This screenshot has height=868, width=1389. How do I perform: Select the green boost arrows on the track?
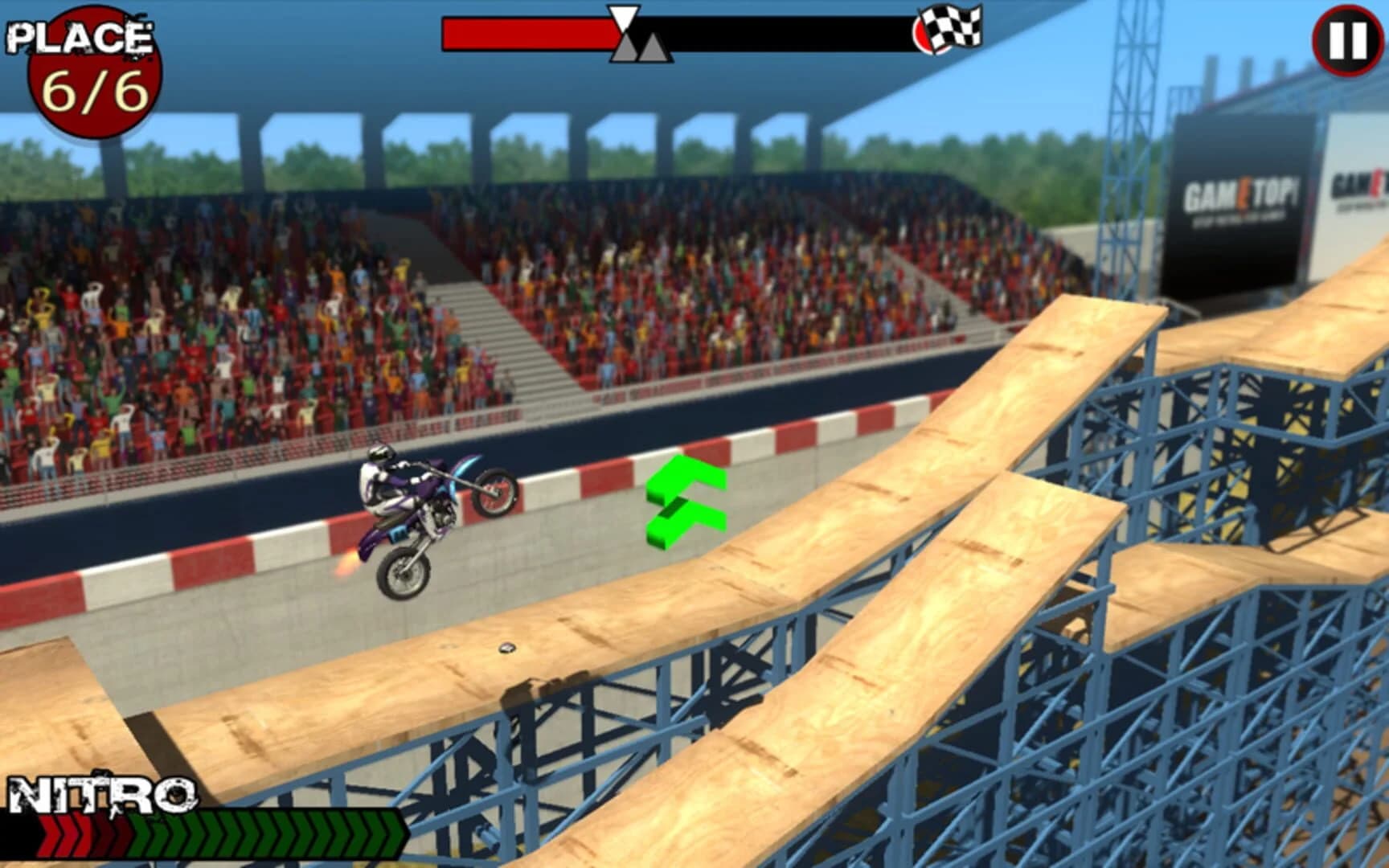coord(683,498)
